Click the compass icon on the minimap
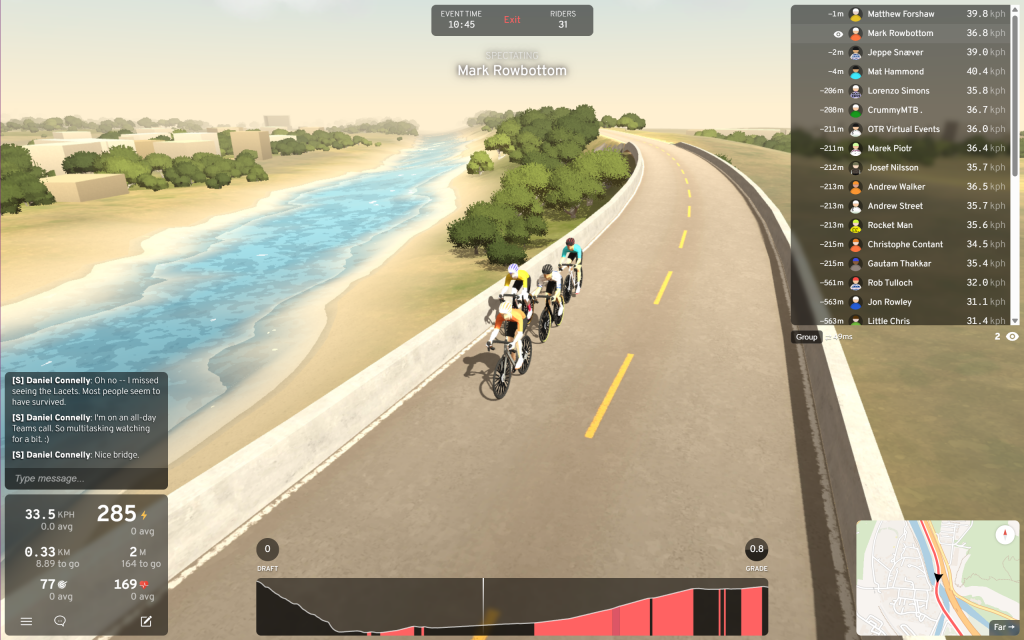This screenshot has width=1024, height=640. click(x=1004, y=536)
